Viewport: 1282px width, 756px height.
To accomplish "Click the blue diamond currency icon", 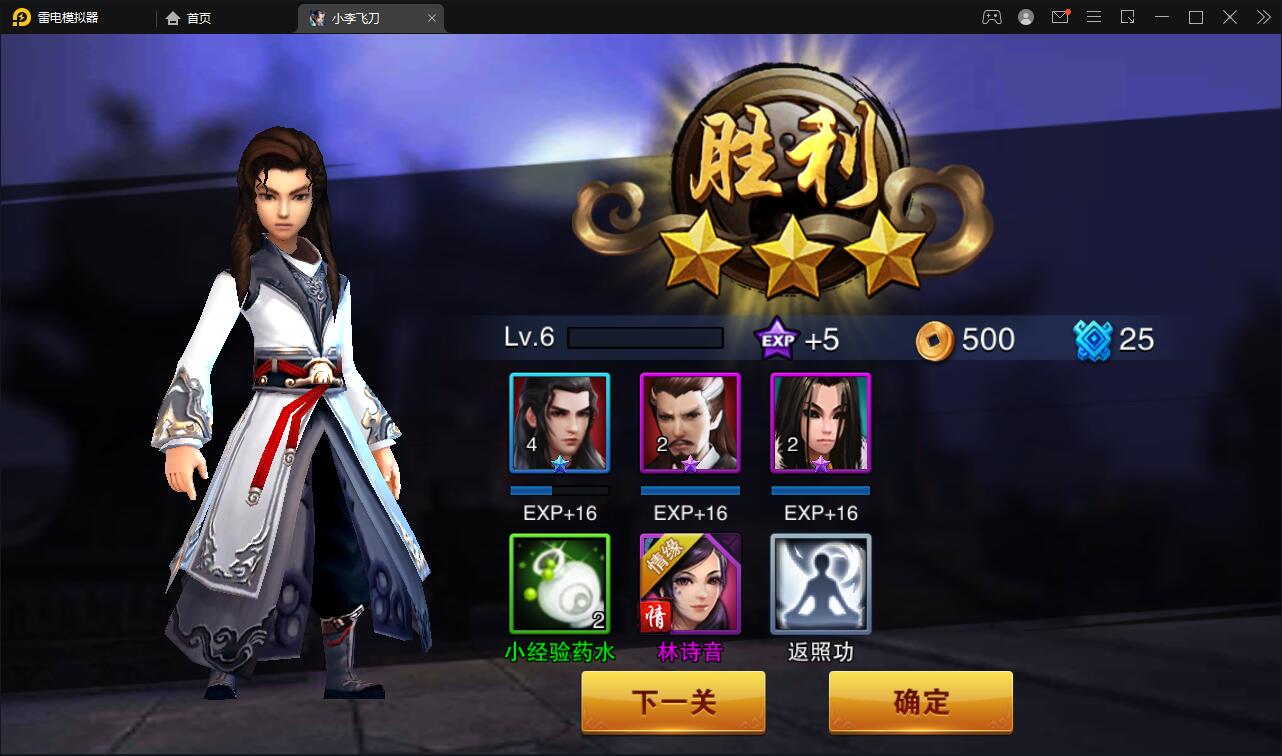I will coord(1094,339).
